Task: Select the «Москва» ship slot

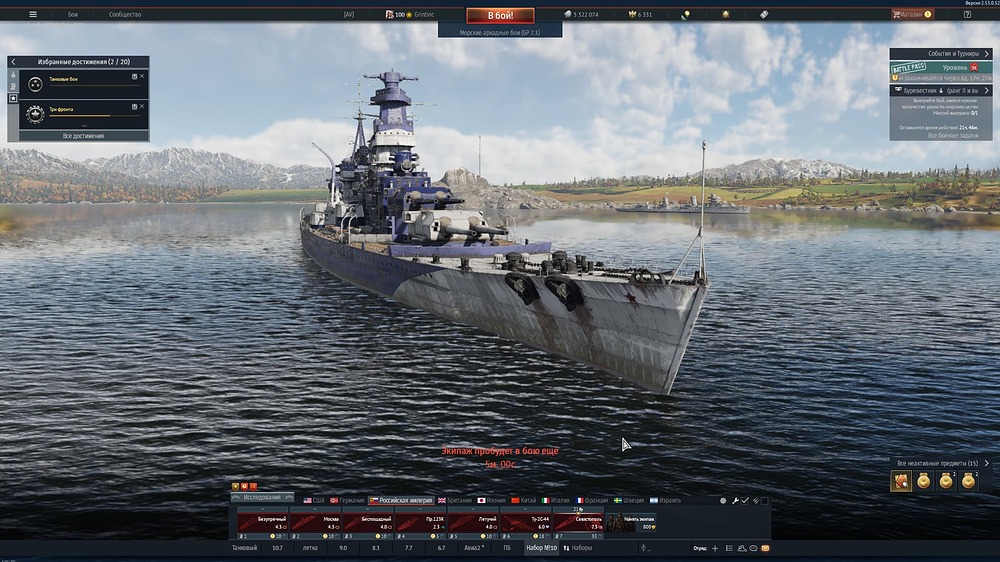Action: pos(315,522)
